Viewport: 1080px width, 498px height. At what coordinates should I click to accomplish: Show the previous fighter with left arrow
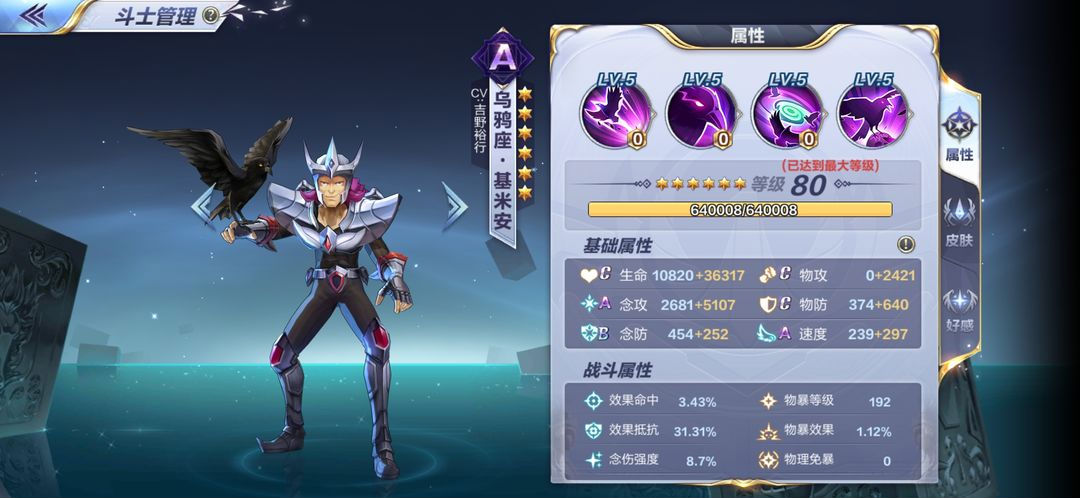pos(202,204)
